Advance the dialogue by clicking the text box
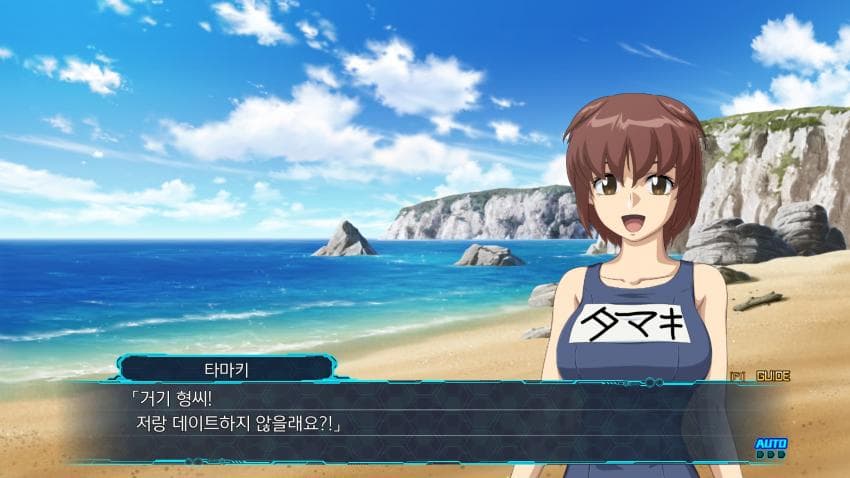 pos(420,422)
